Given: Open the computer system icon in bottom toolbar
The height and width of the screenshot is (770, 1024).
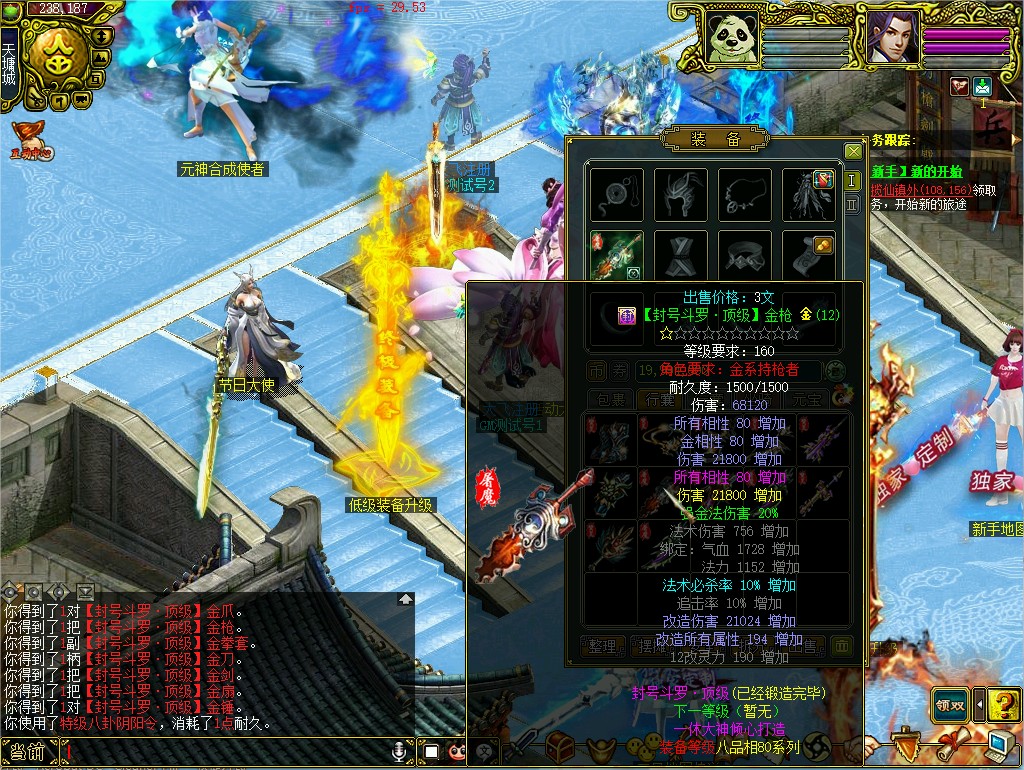Looking at the screenshot, I should (998, 745).
